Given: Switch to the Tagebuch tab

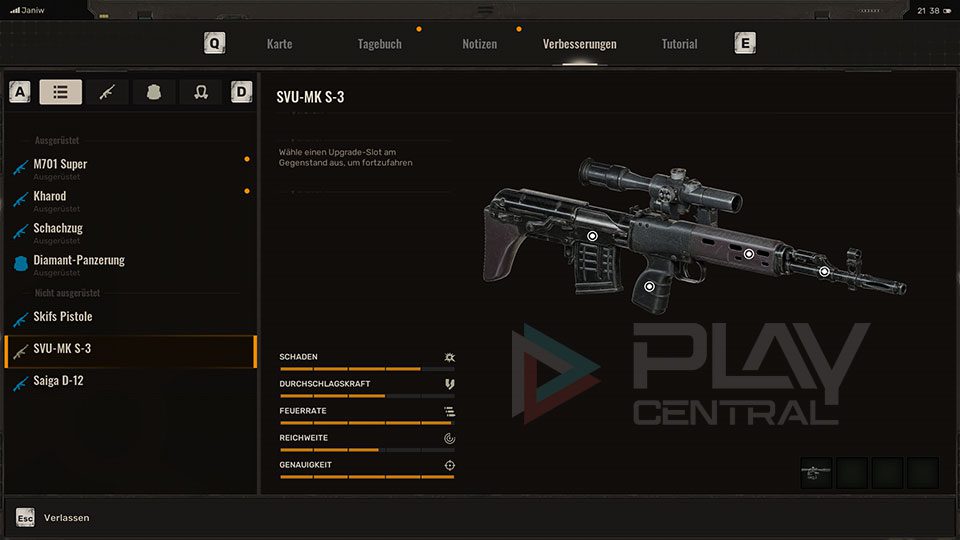Looking at the screenshot, I should tap(379, 44).
